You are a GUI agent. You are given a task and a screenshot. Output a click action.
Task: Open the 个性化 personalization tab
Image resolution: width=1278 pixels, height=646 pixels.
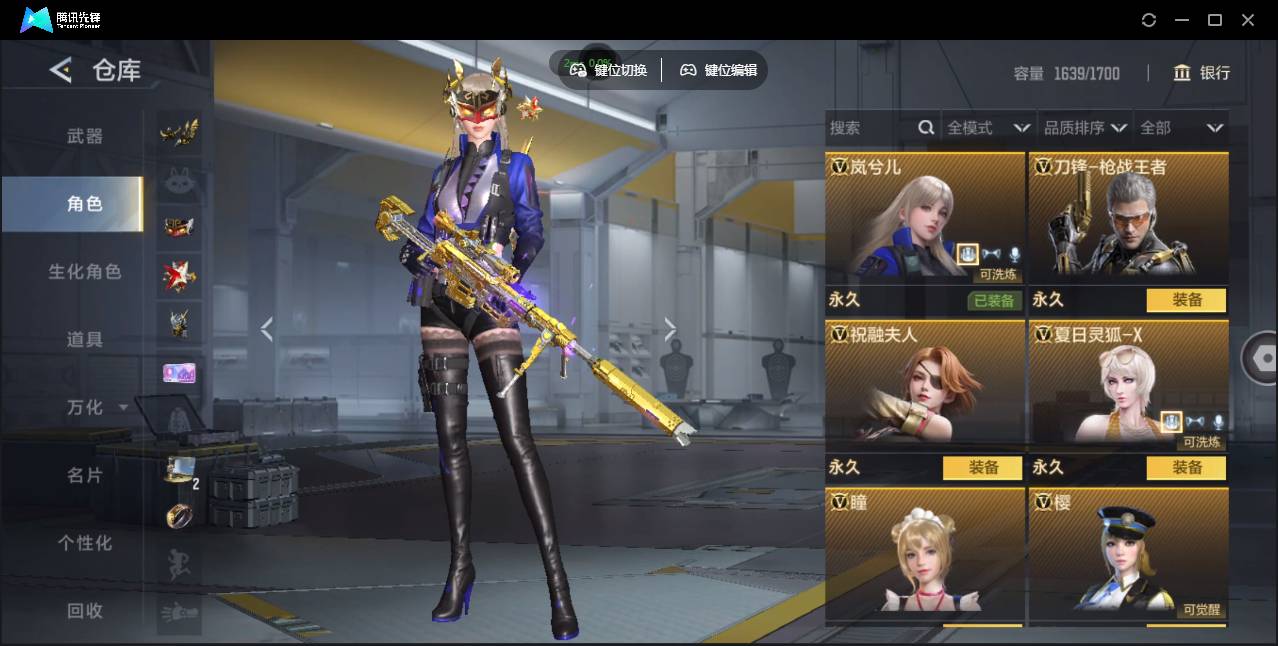pyautogui.click(x=84, y=543)
